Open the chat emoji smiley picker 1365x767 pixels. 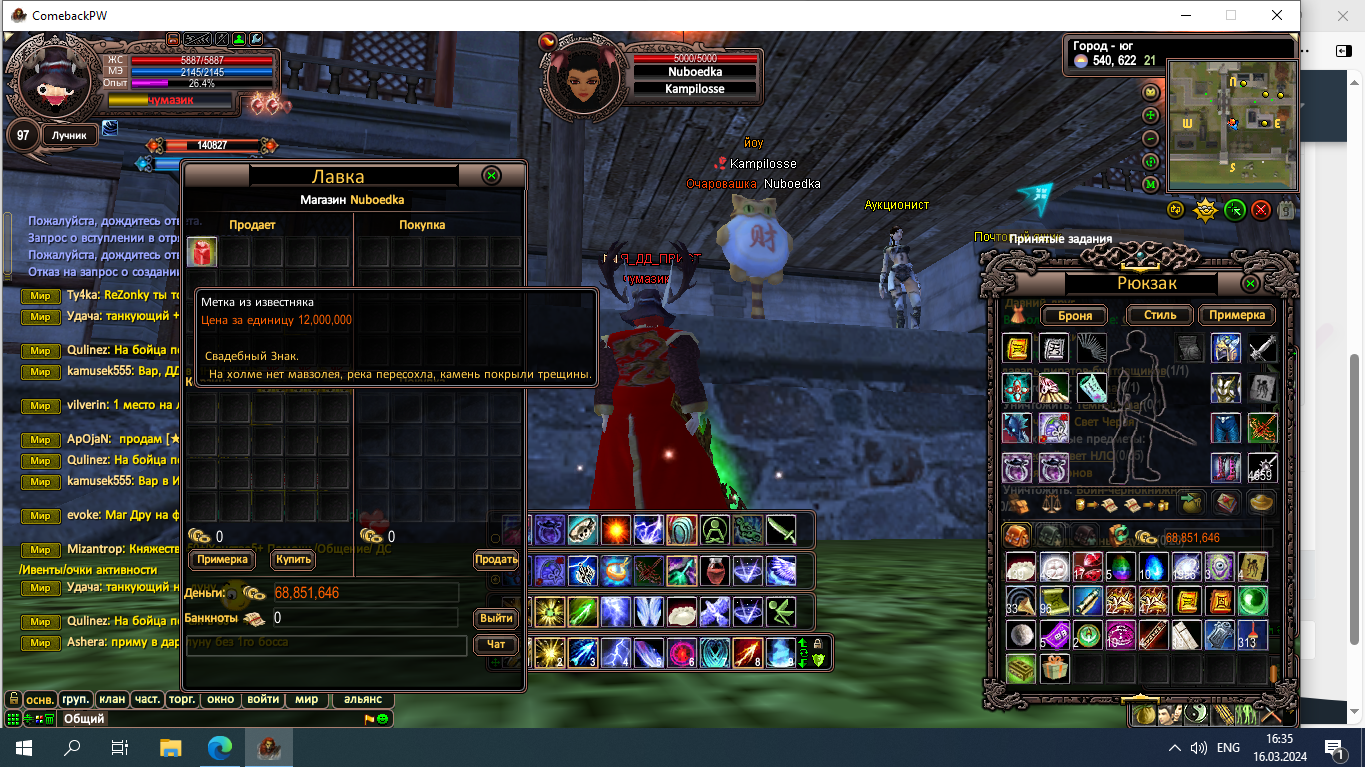pyautogui.click(x=383, y=719)
